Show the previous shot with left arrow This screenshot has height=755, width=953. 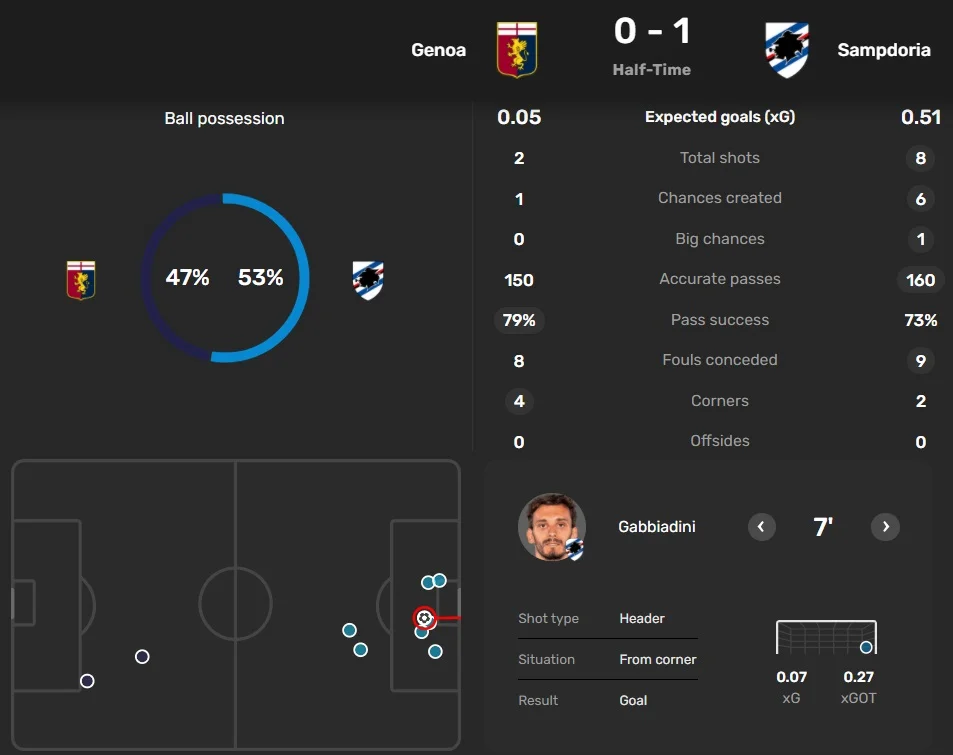[762, 527]
